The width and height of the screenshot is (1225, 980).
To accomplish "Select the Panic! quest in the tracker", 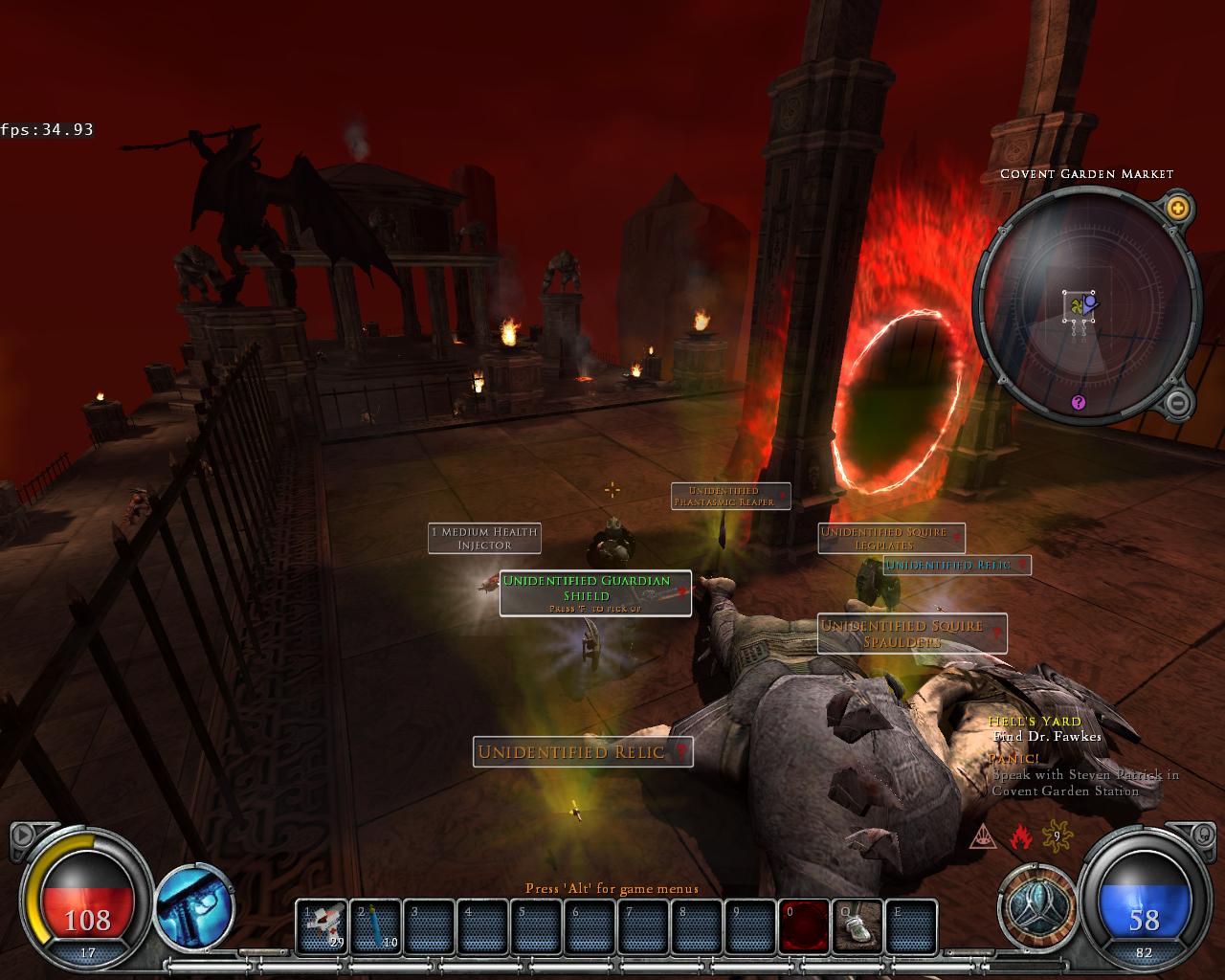I will tap(1014, 758).
